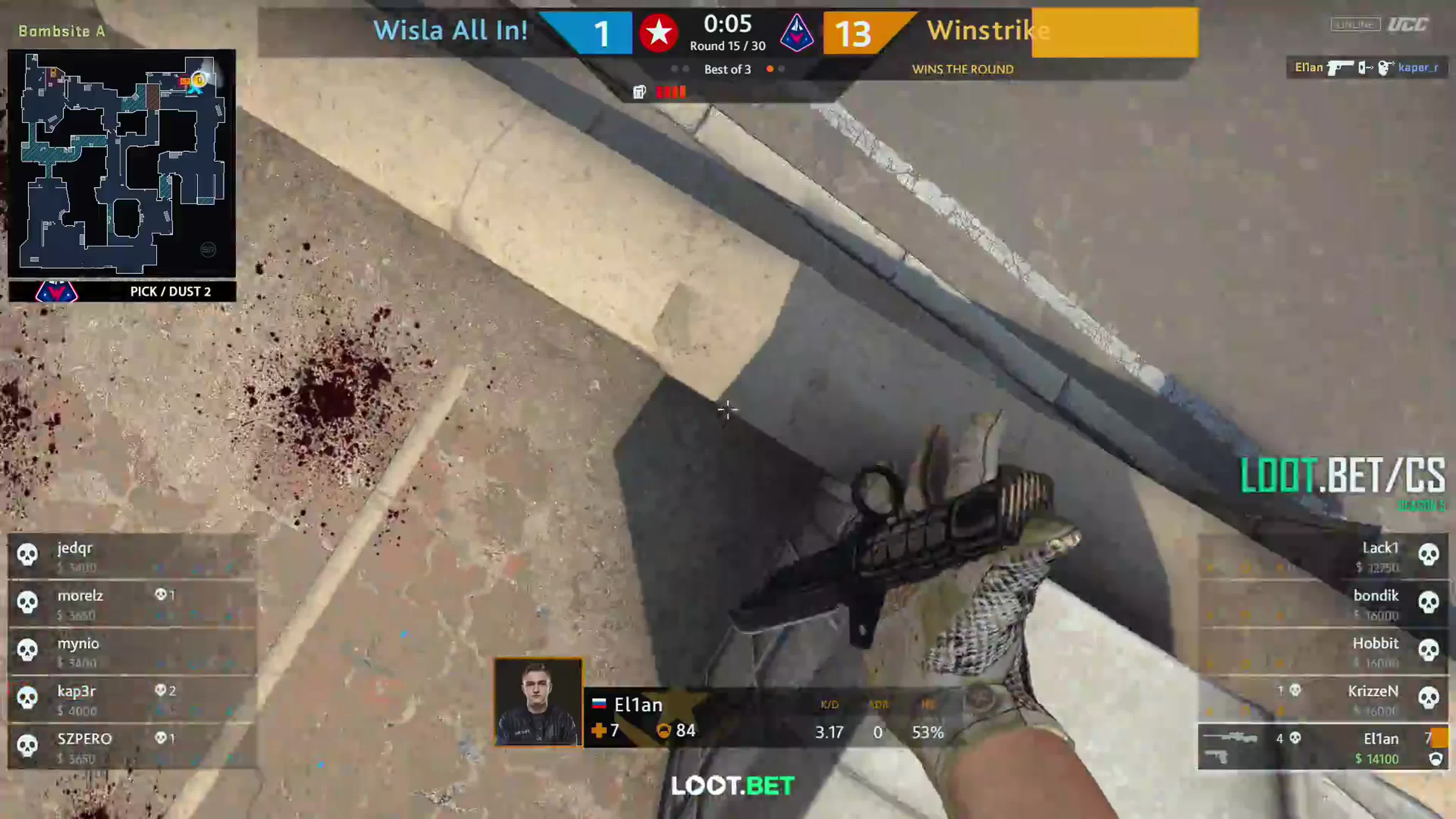Image resolution: width=1456 pixels, height=819 pixels.
Task: Click the beer mug icon under the scoreboard
Action: tap(639, 92)
